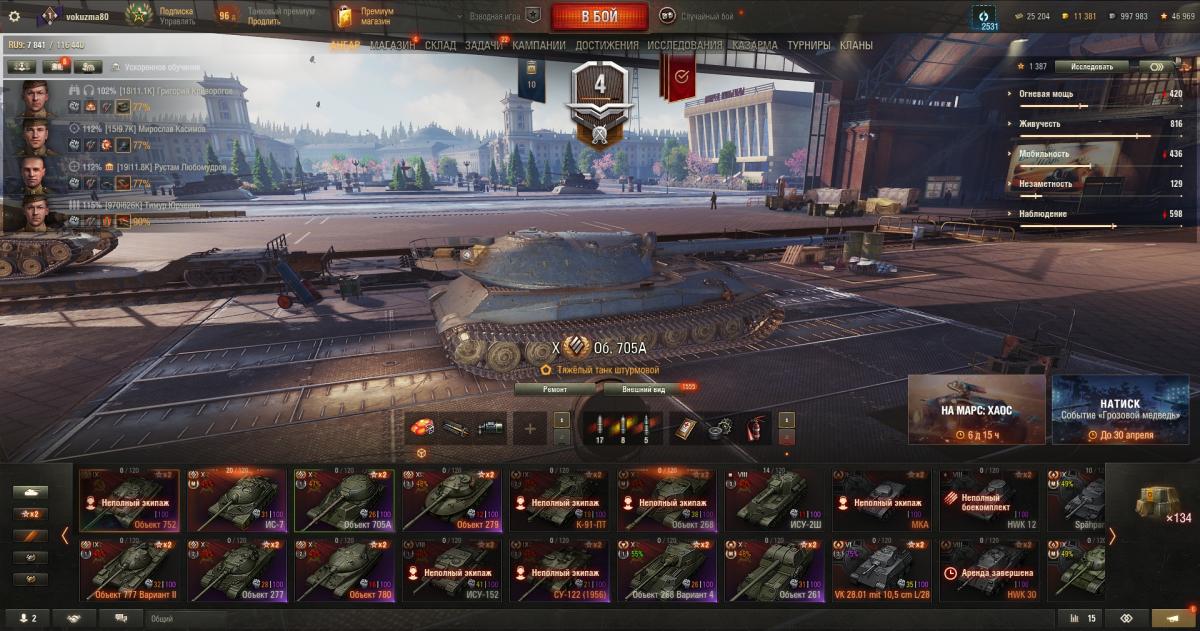The width and height of the screenshot is (1200, 631).
Task: Select the Объект 277 tank
Action: click(236, 571)
